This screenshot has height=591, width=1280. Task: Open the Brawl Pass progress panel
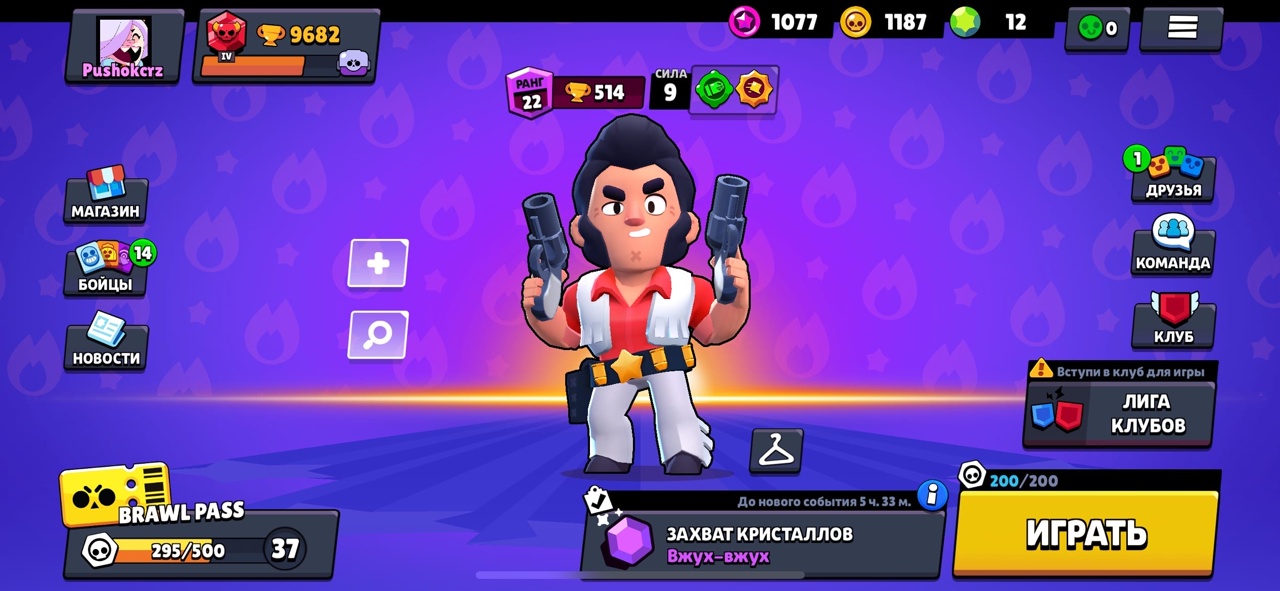(x=200, y=545)
